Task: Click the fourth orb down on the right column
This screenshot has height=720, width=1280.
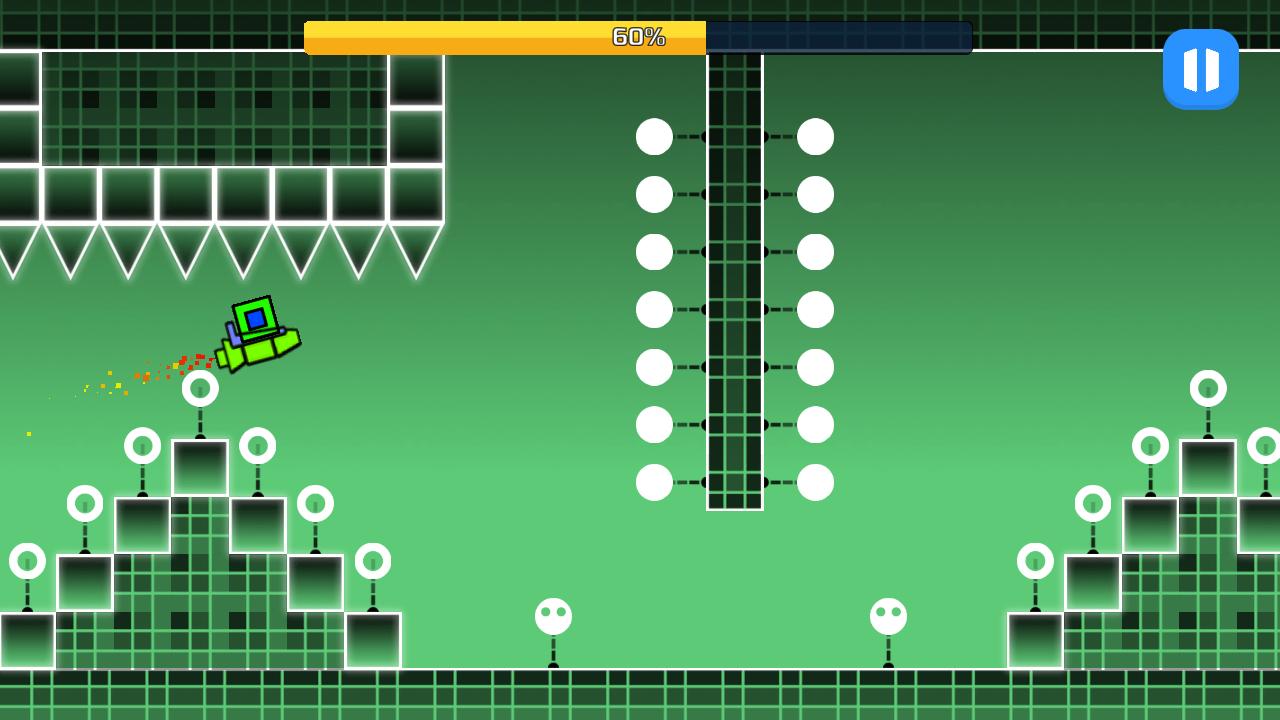Action: (x=815, y=310)
